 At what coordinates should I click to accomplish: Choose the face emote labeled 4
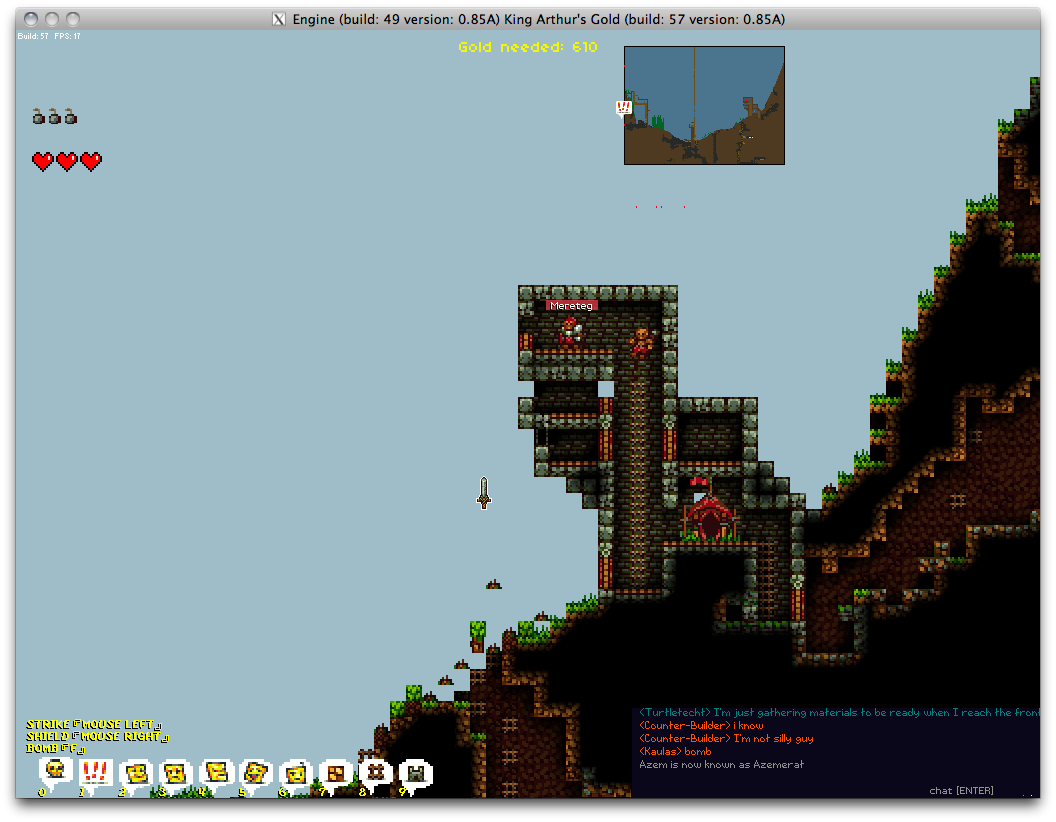(216, 772)
